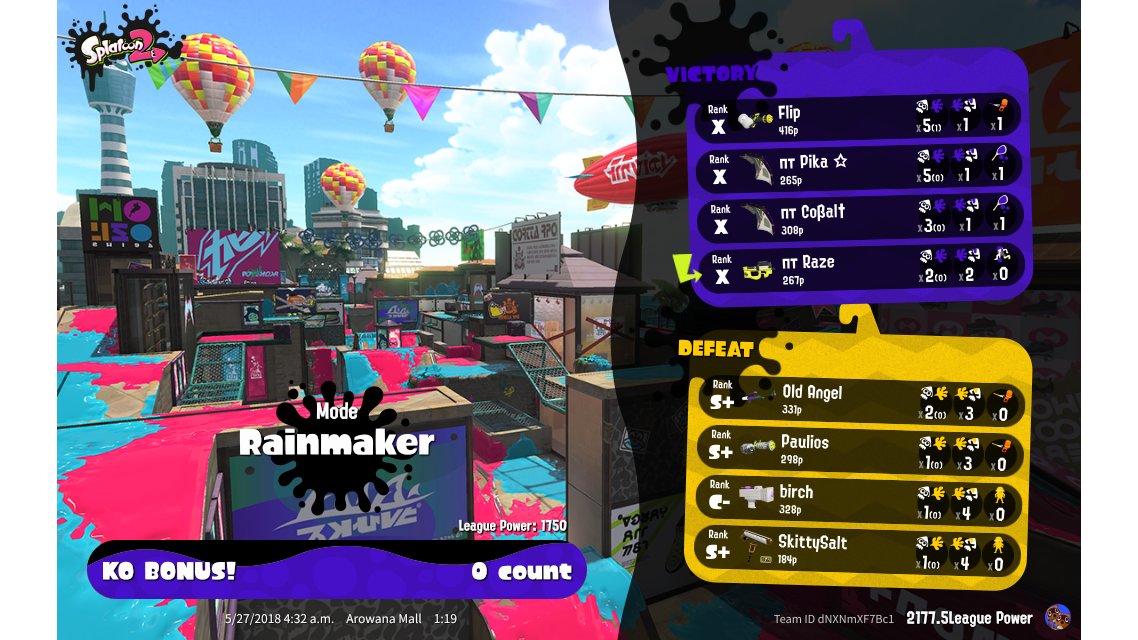Select the birch player row
The width and height of the screenshot is (1138, 640).
pyautogui.click(x=860, y=499)
